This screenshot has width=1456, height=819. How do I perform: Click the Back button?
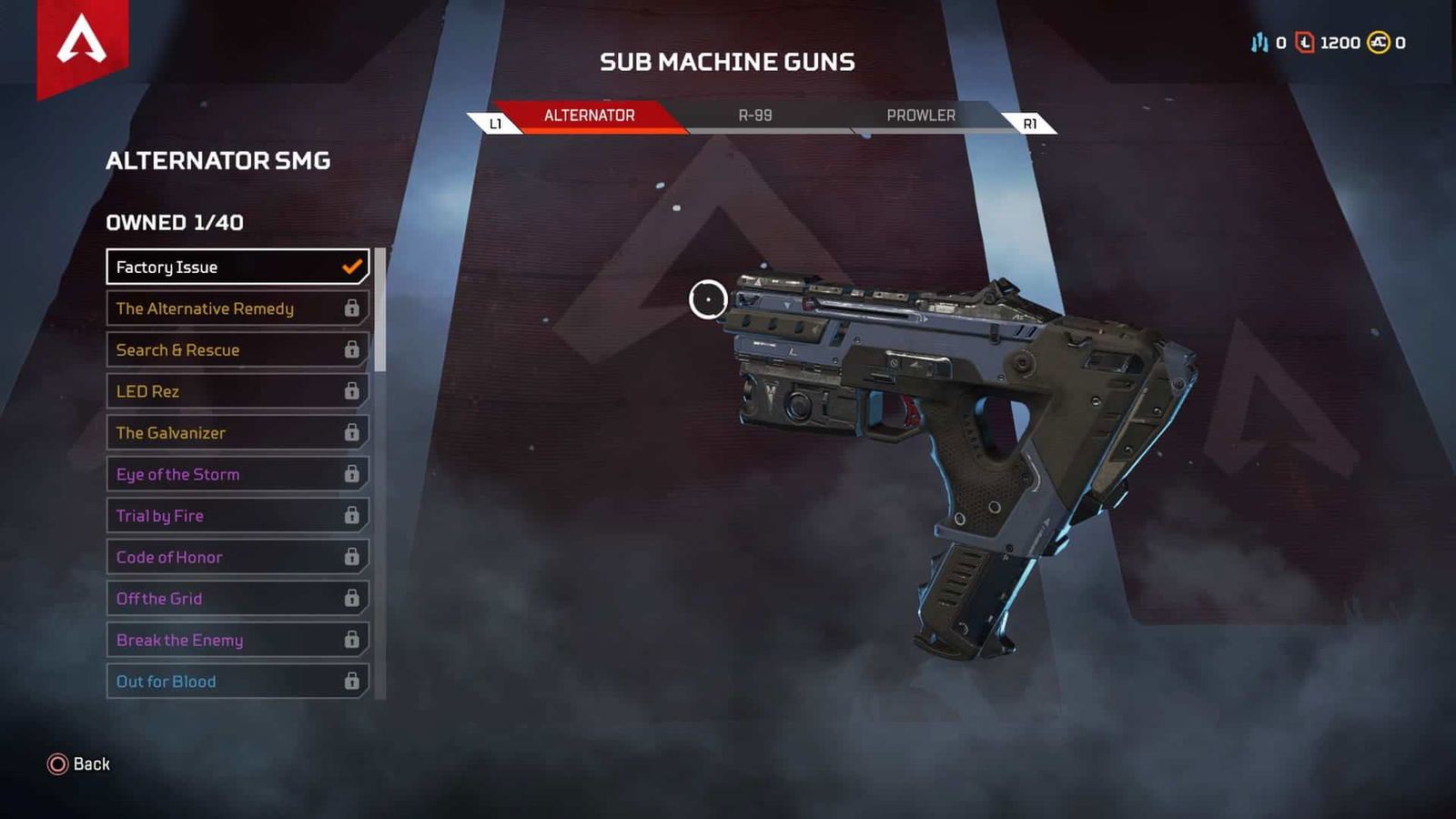89,764
